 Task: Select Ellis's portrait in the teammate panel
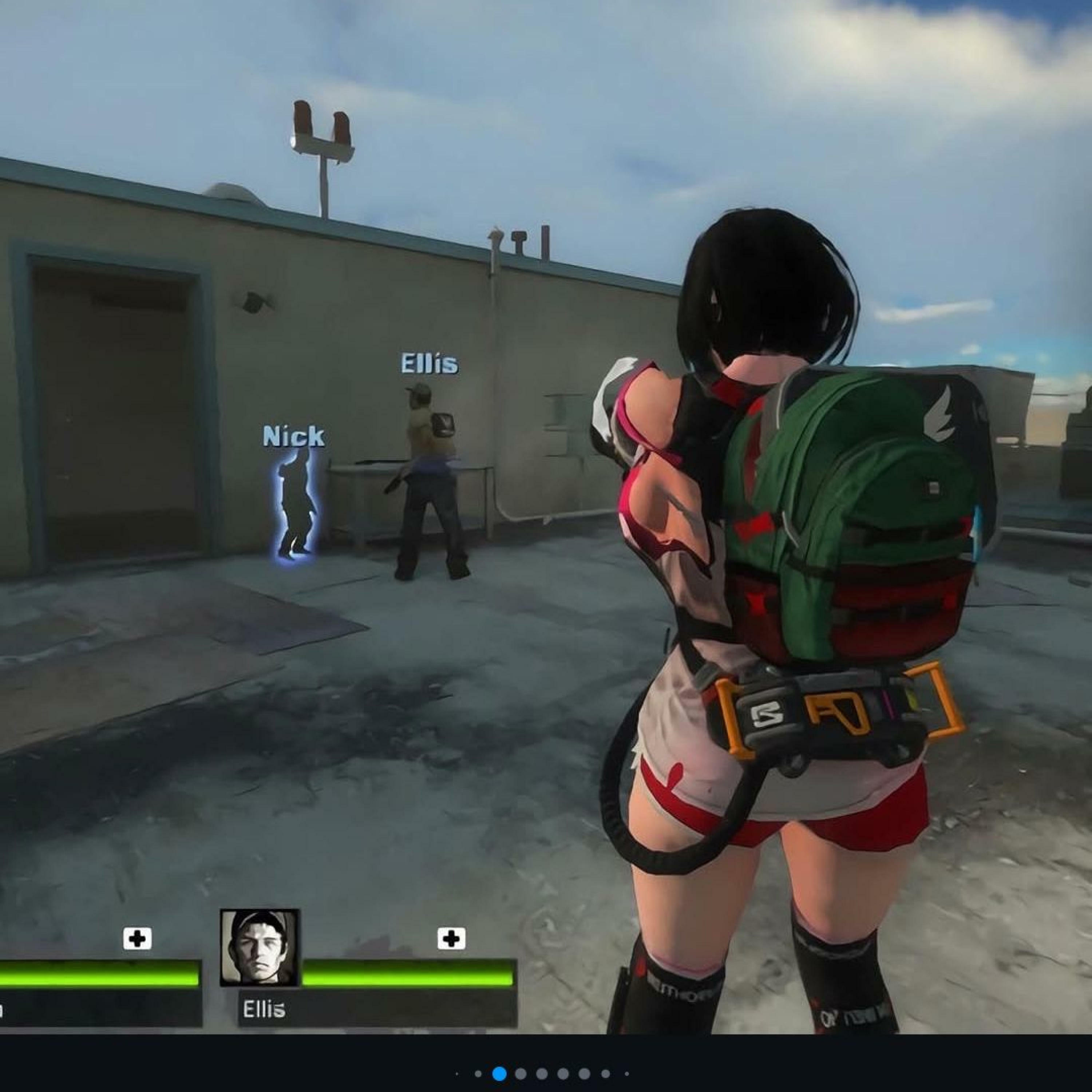[260, 948]
